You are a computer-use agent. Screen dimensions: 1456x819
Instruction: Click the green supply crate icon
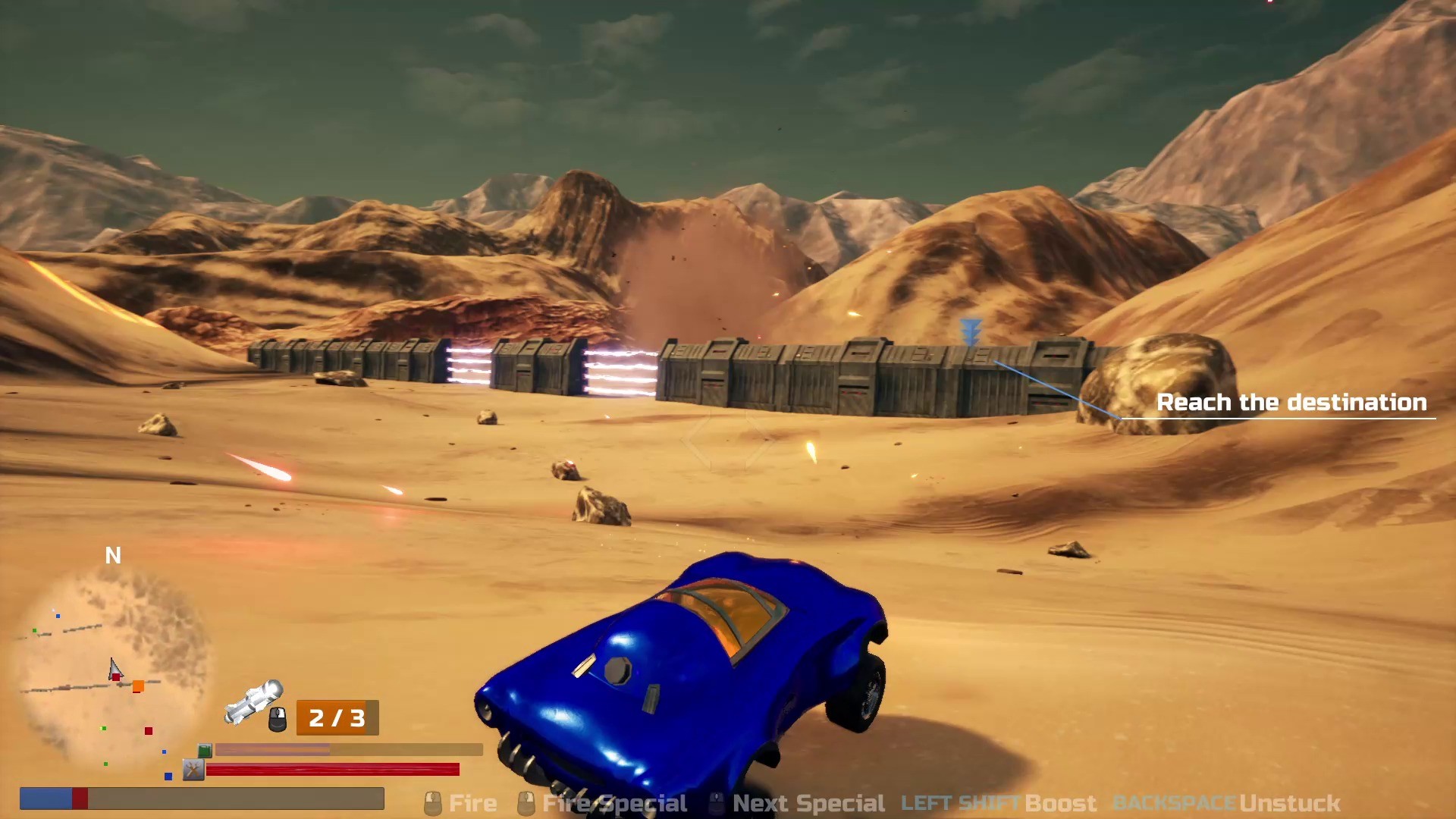click(x=203, y=749)
